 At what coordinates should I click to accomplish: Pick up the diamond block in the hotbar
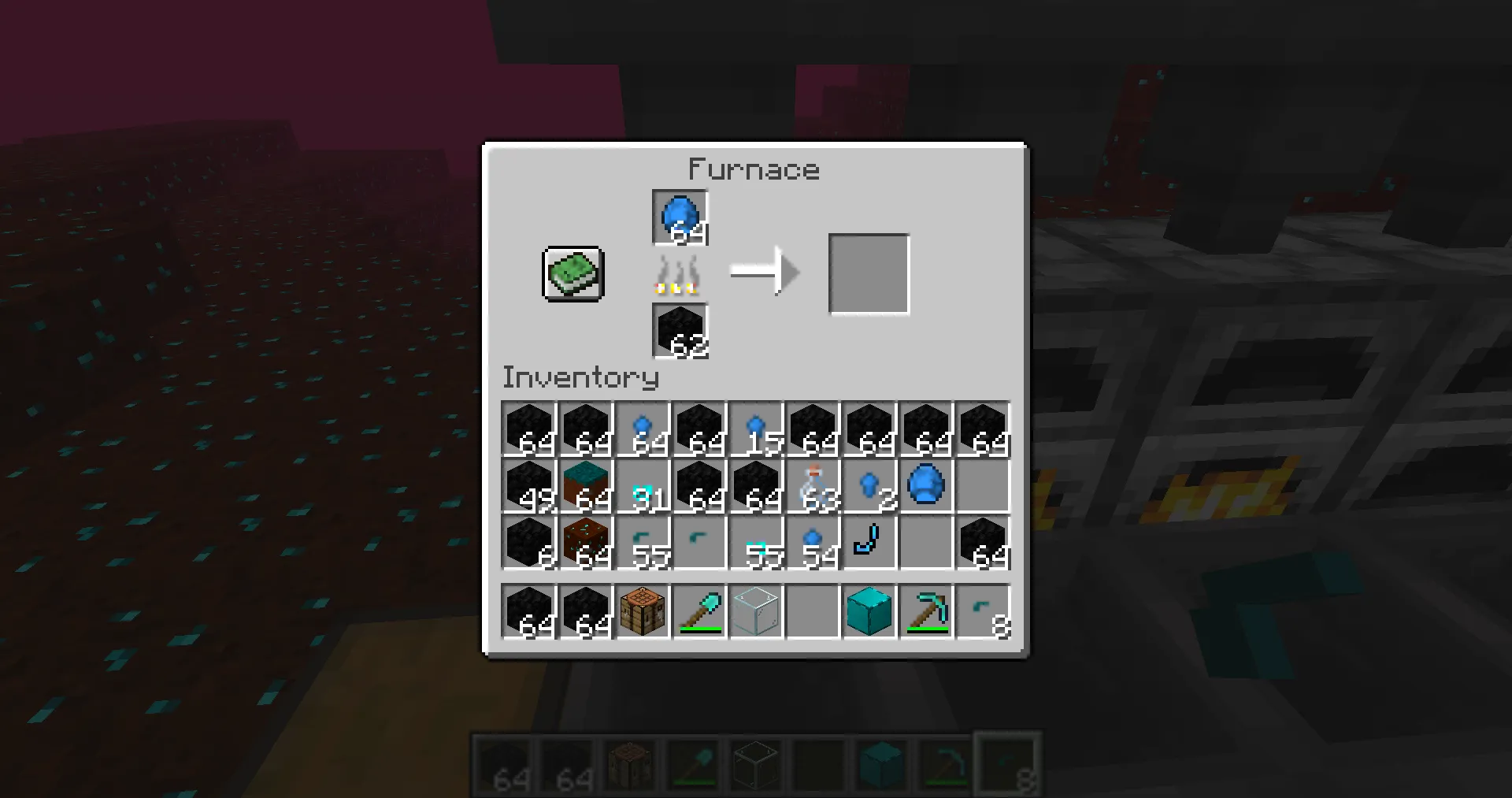pos(869,611)
